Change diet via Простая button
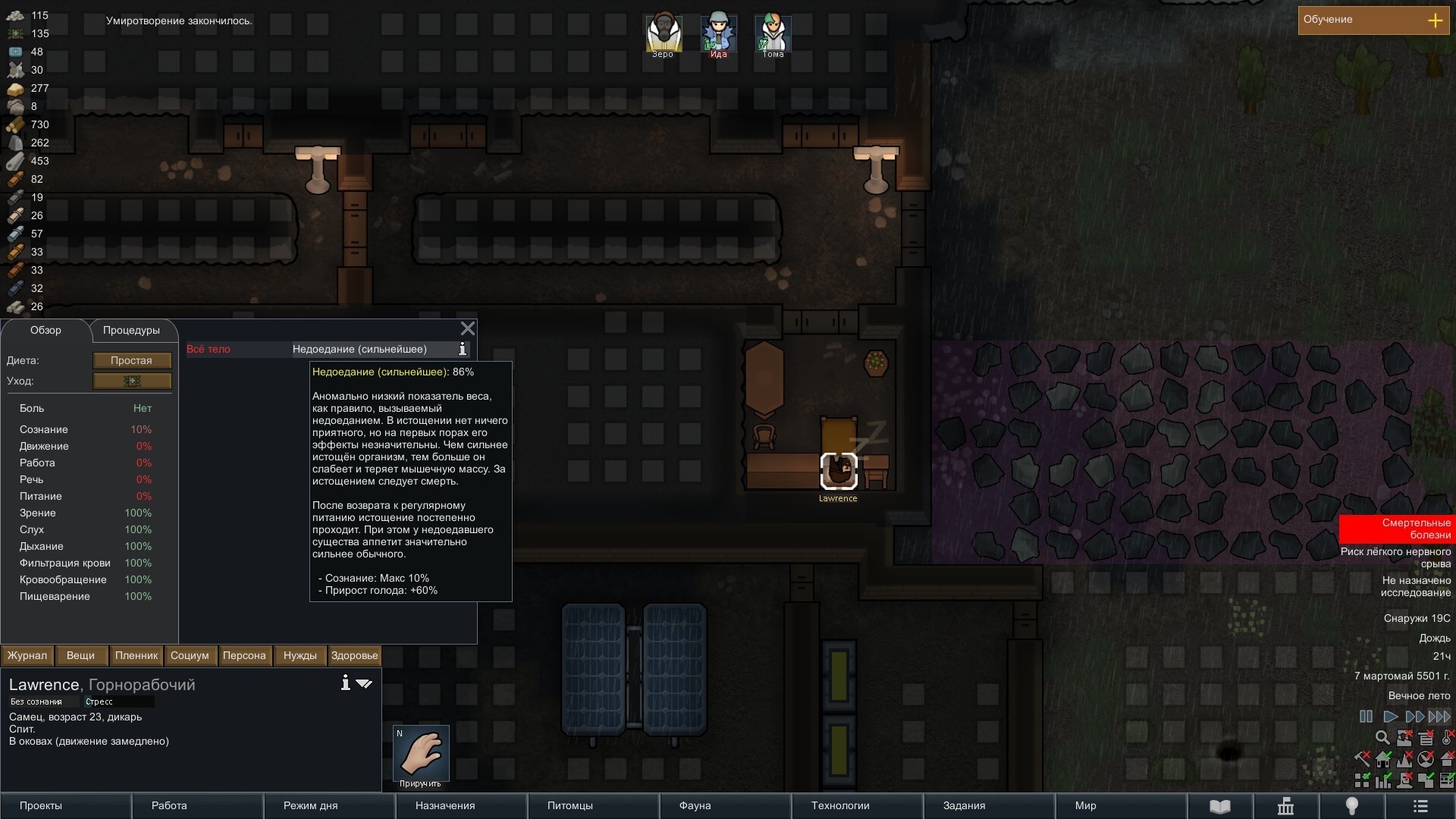Viewport: 1456px width, 819px height. 132,361
